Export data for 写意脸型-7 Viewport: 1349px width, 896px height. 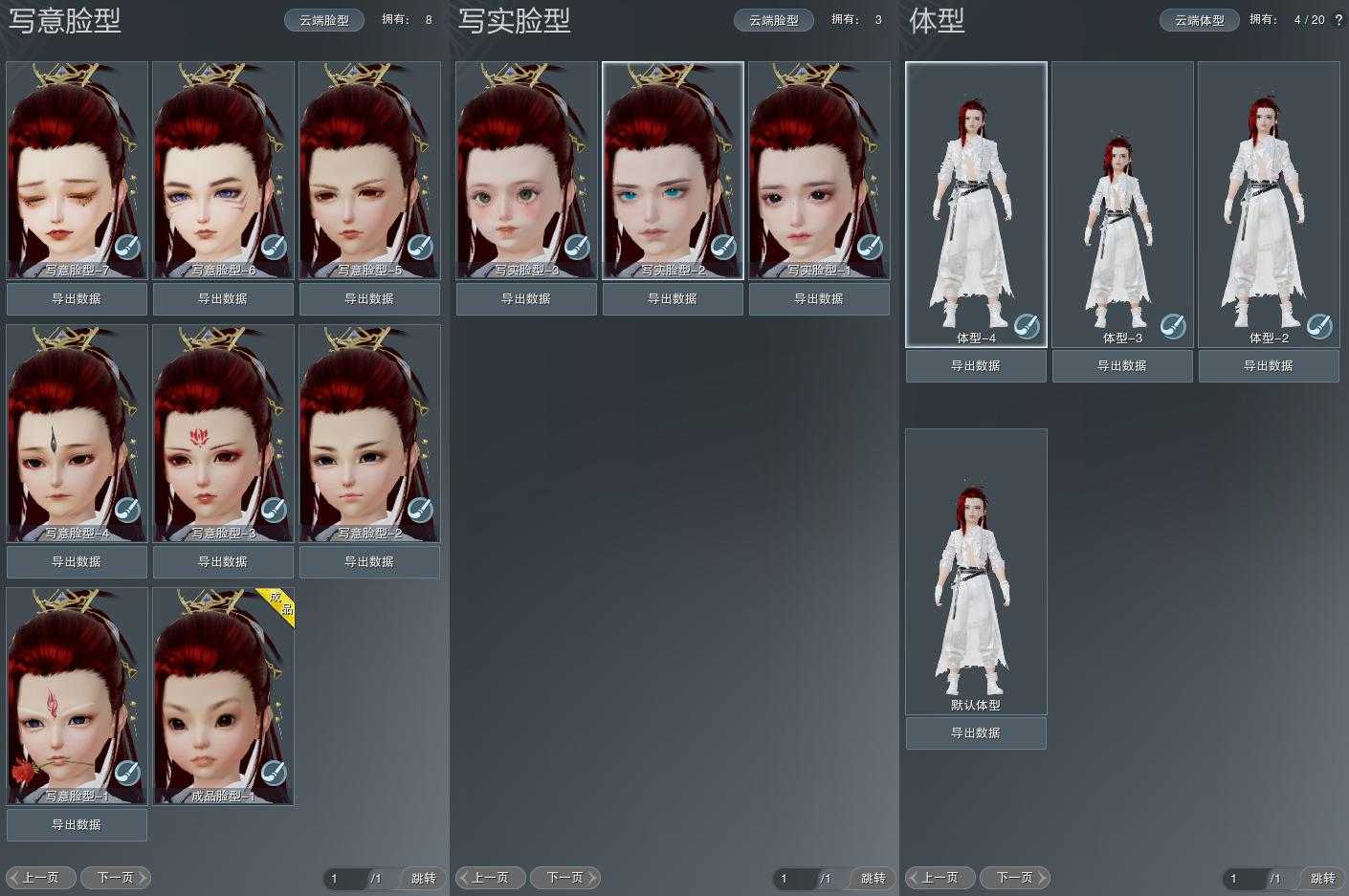coord(77,298)
